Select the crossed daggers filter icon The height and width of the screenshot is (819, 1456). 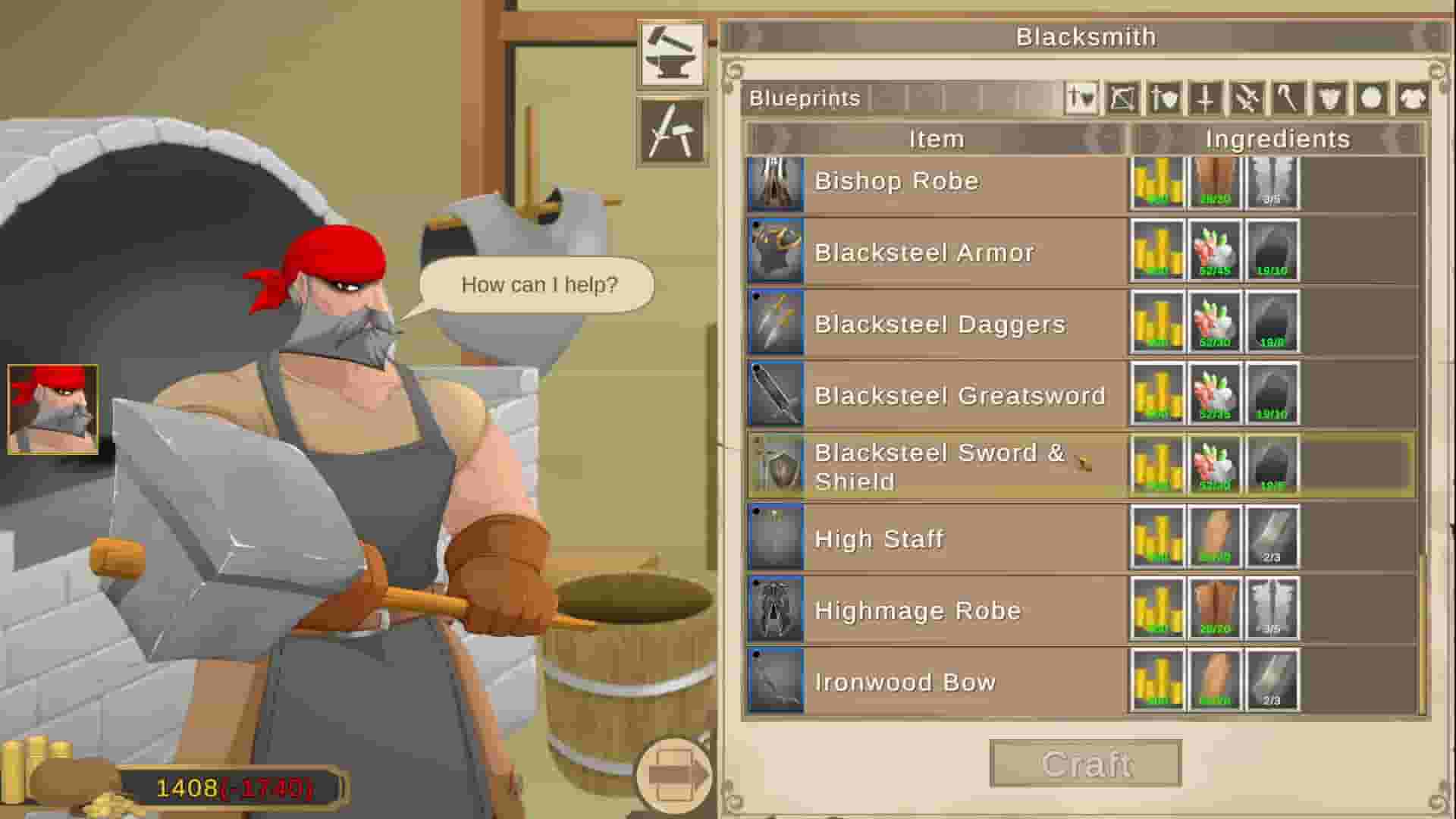[x=1247, y=99]
